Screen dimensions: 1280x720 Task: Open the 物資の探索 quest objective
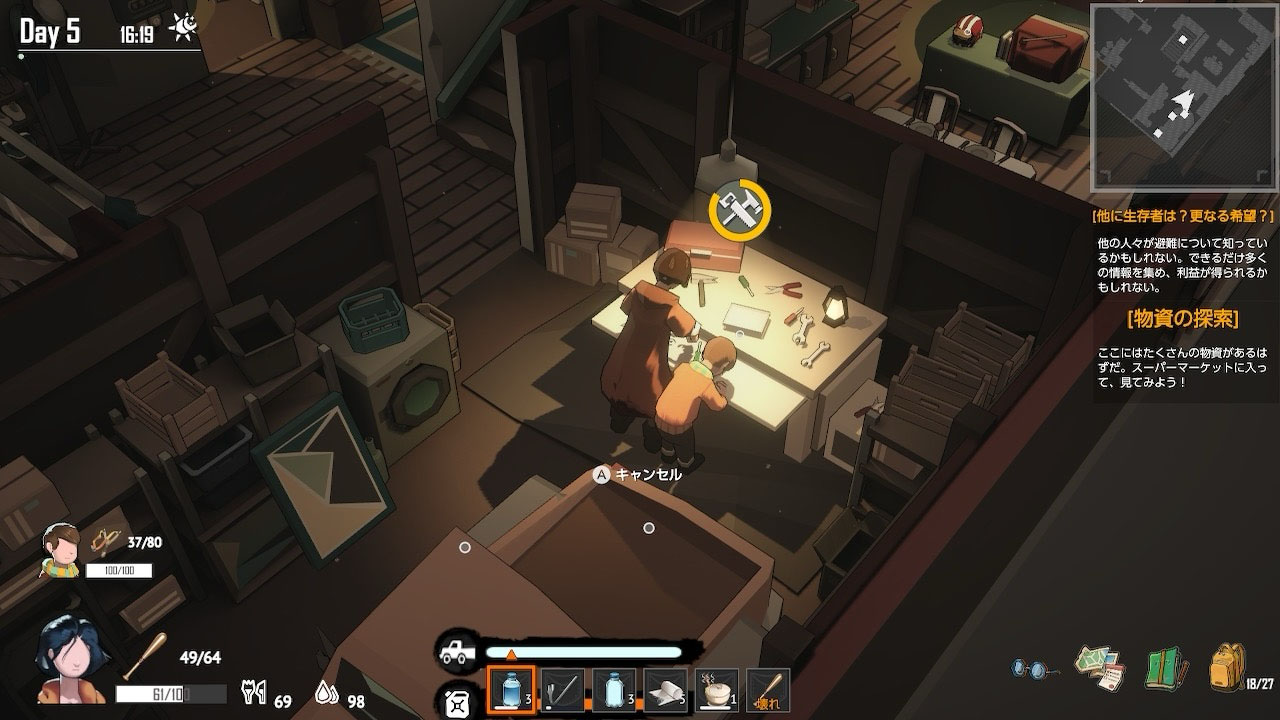click(1183, 319)
